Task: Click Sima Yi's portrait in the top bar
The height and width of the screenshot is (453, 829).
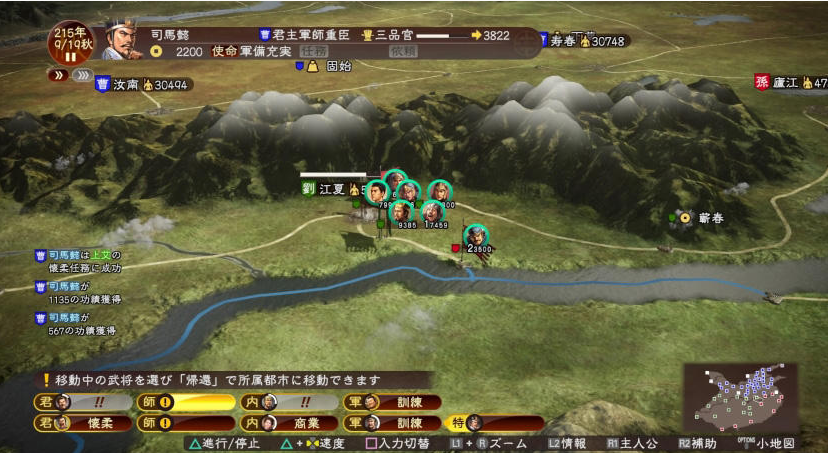Action: [122, 40]
